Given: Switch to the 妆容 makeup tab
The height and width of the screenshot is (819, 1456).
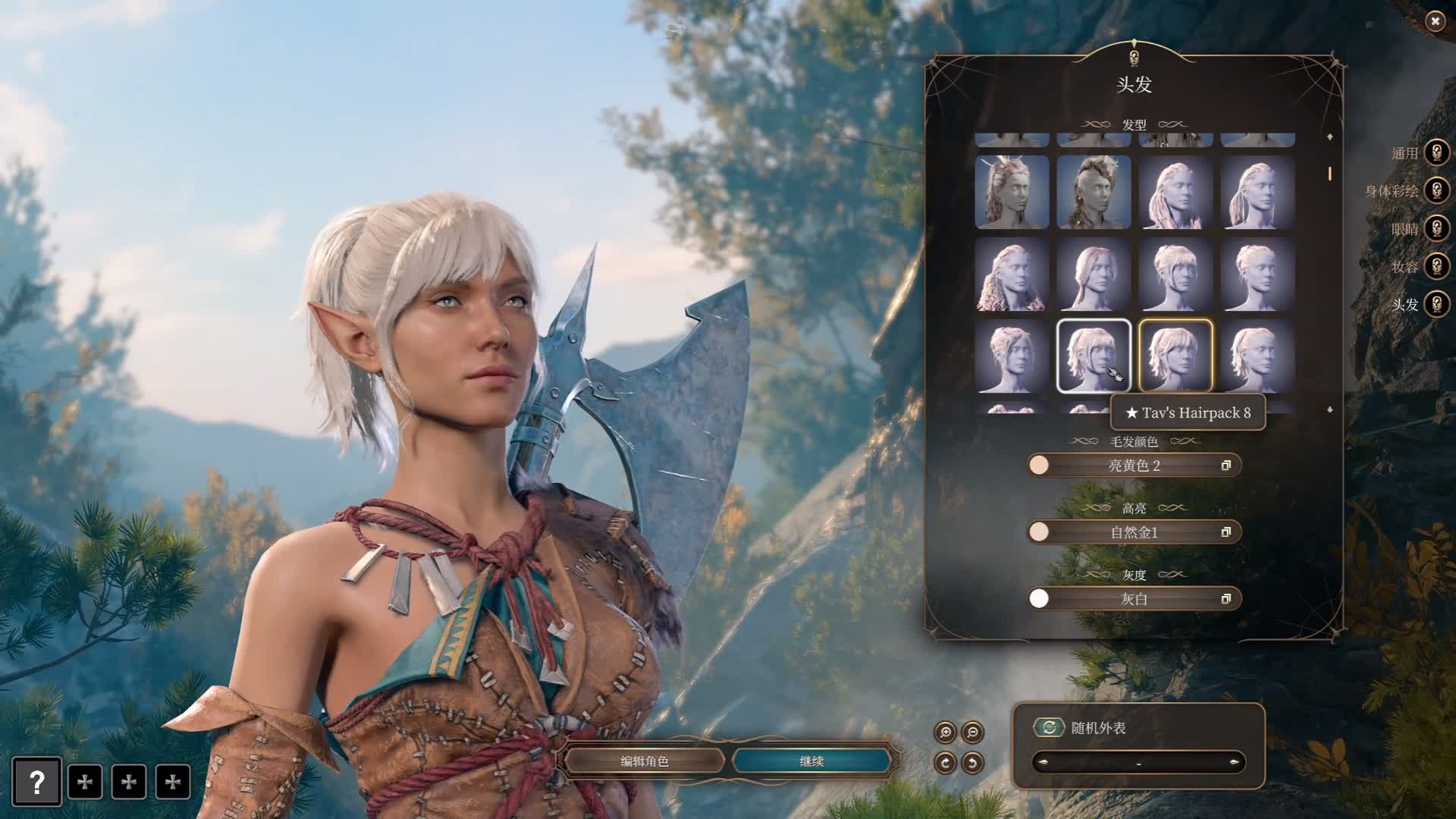Looking at the screenshot, I should pos(1436,266).
